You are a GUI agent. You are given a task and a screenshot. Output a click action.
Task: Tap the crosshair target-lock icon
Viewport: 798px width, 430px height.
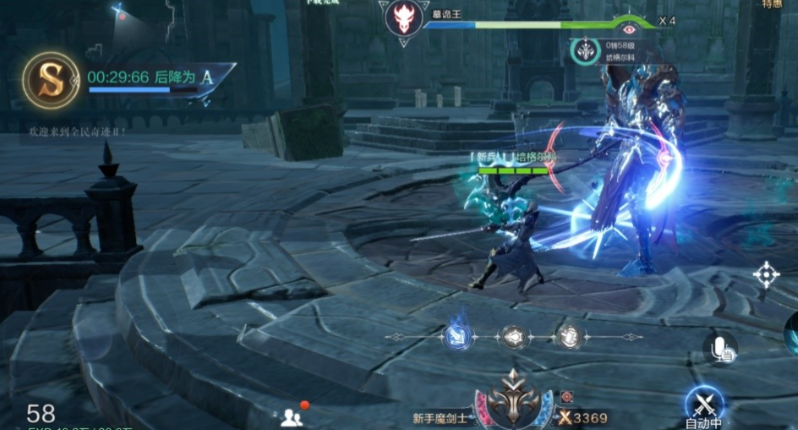[x=767, y=273]
